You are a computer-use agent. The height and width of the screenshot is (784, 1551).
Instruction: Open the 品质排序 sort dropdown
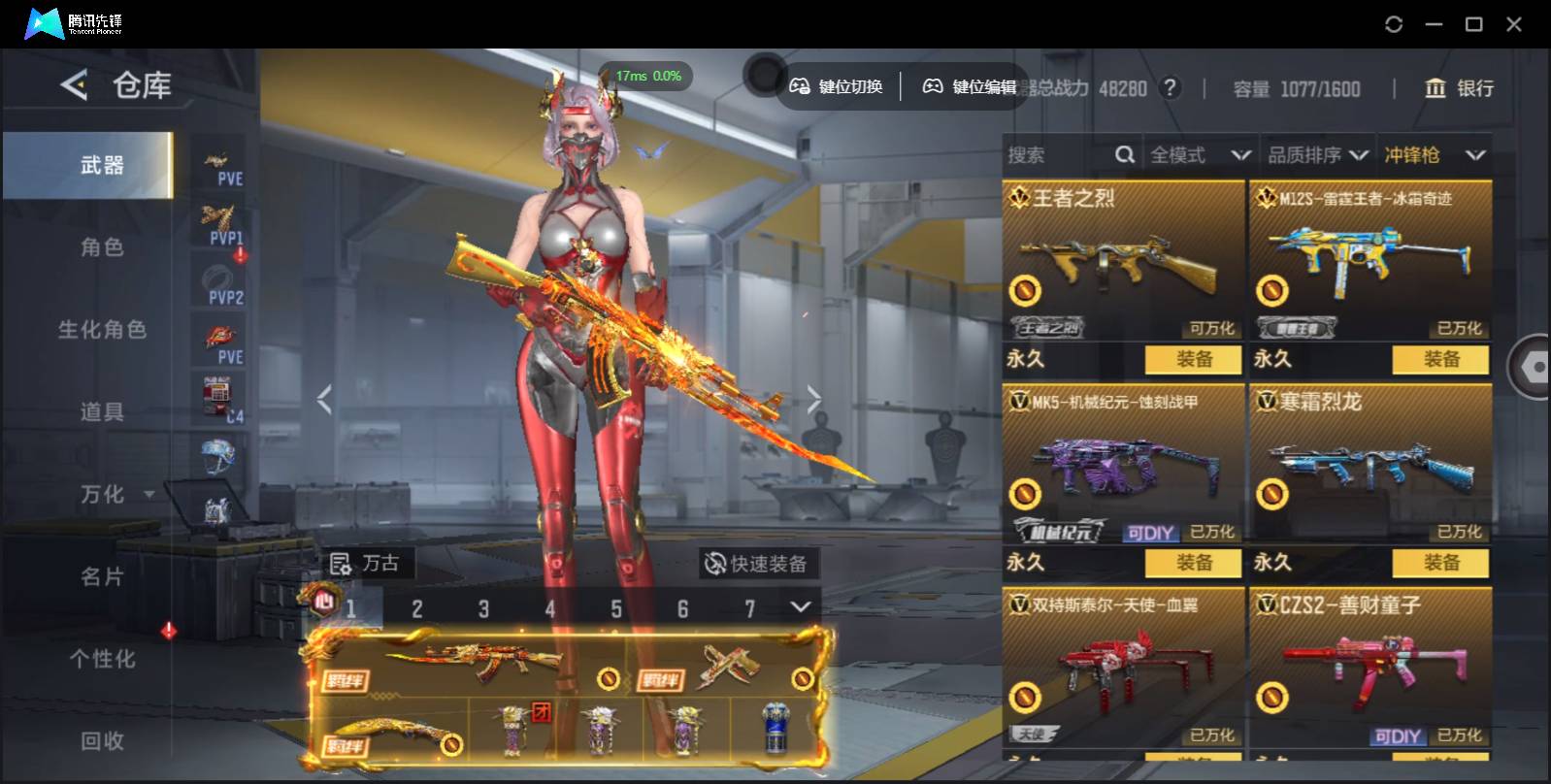coord(1317,155)
